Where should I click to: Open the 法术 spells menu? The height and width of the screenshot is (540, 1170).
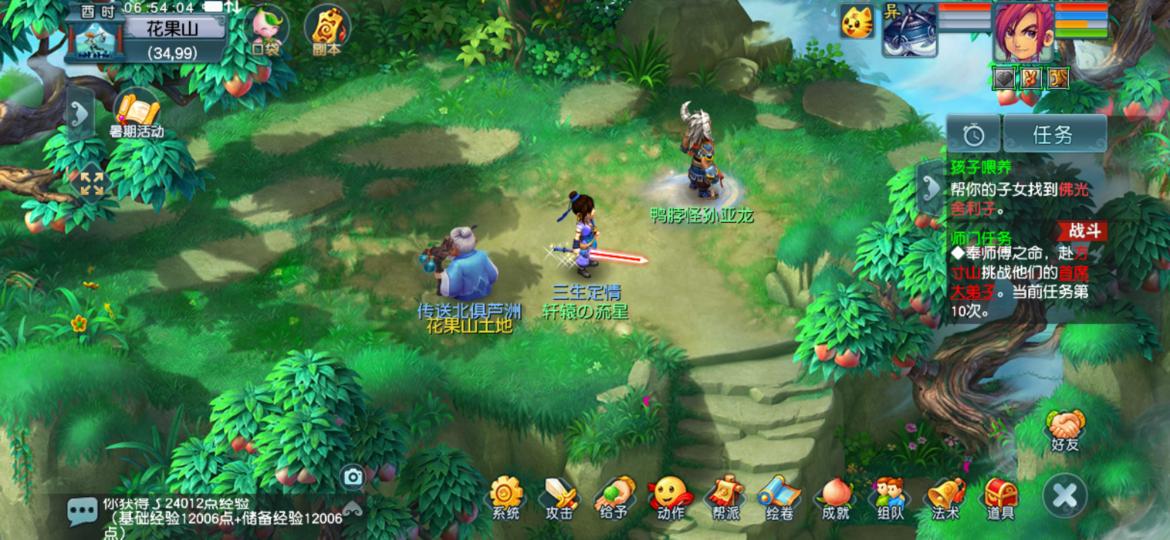pos(944,495)
